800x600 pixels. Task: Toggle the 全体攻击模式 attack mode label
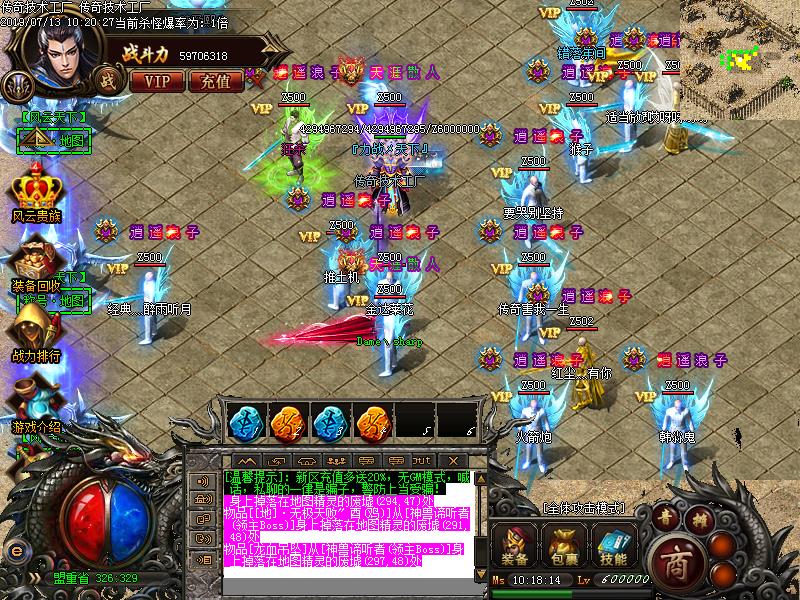tap(583, 508)
